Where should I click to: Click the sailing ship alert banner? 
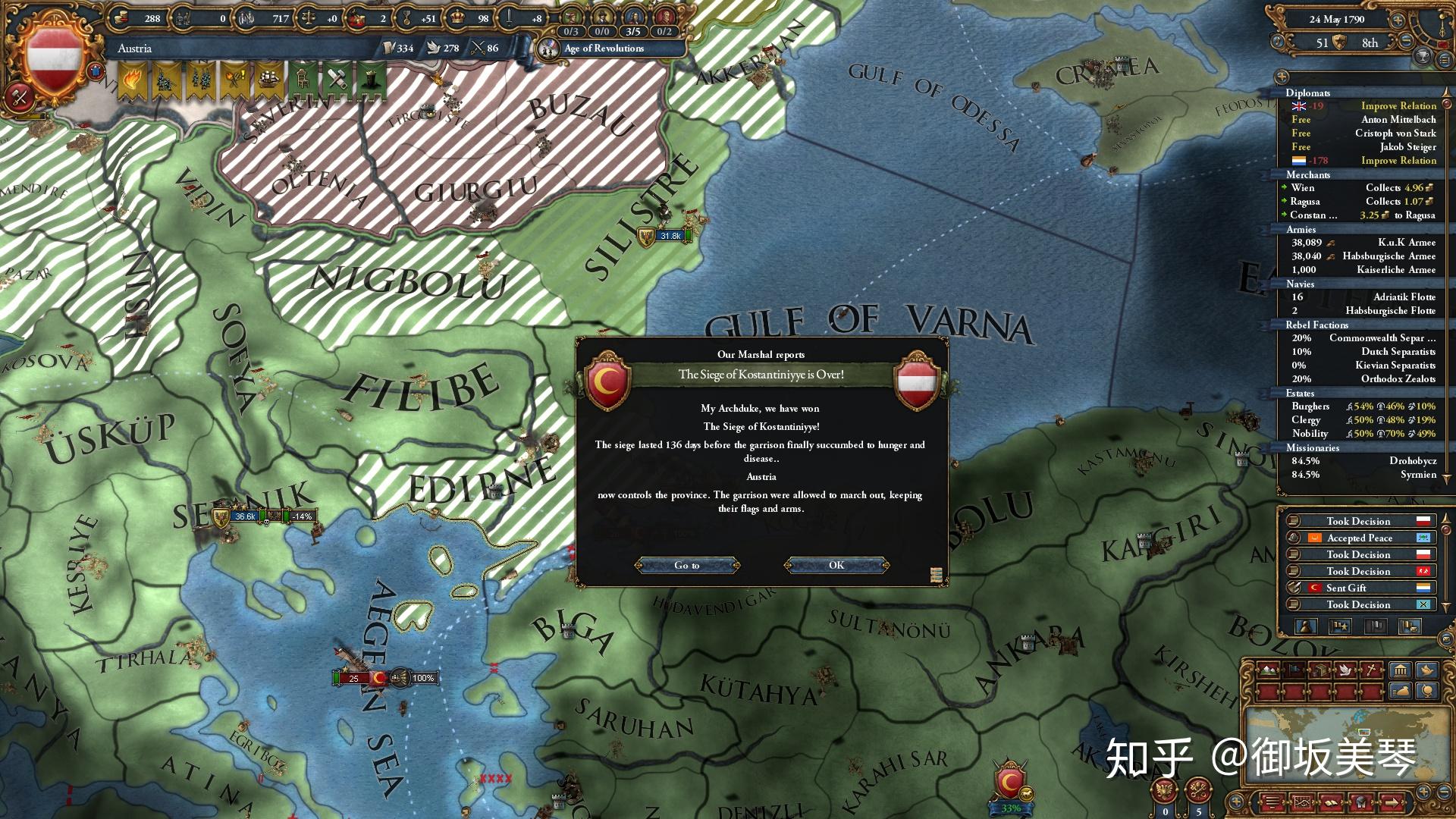(268, 80)
